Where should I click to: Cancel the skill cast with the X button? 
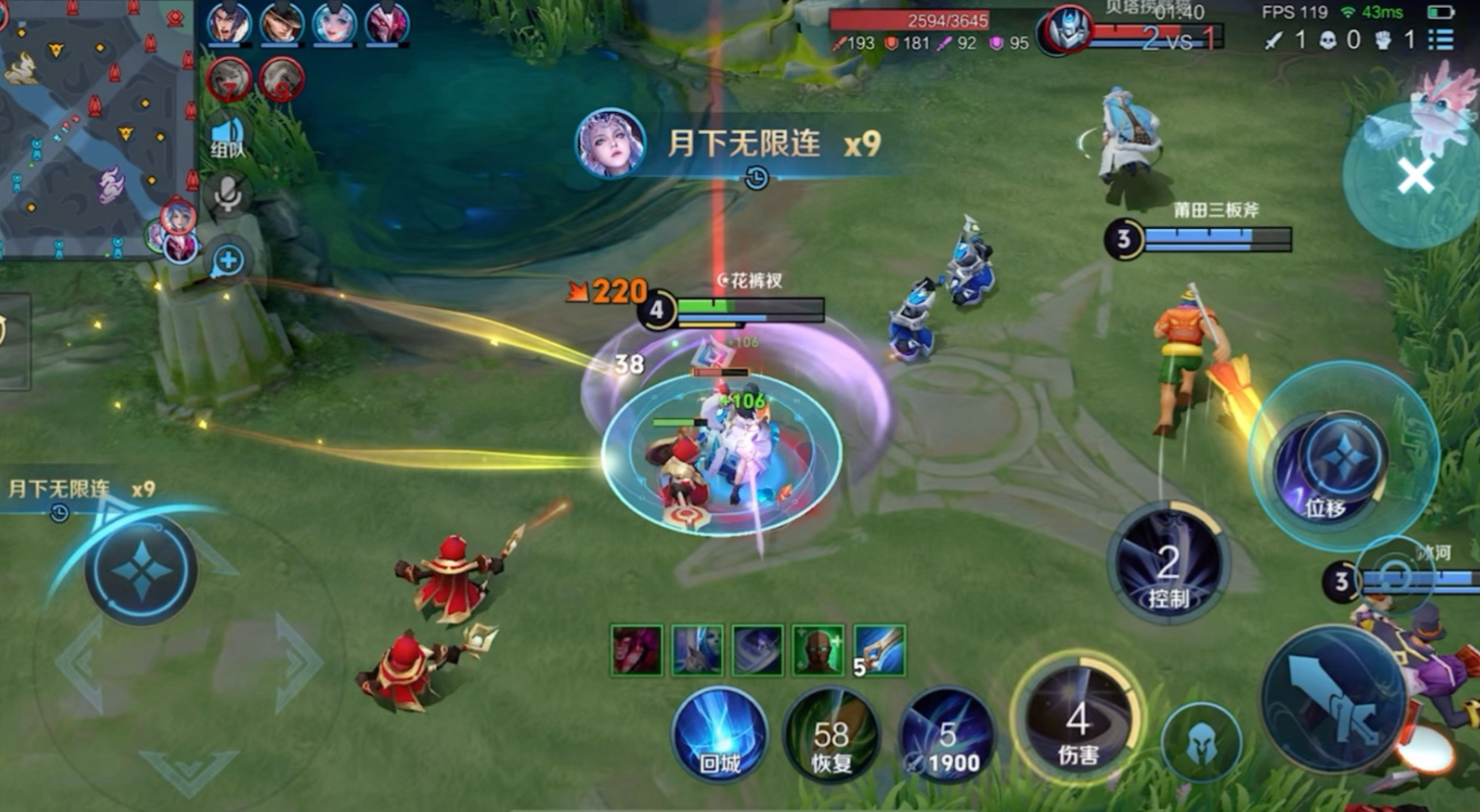(1414, 177)
